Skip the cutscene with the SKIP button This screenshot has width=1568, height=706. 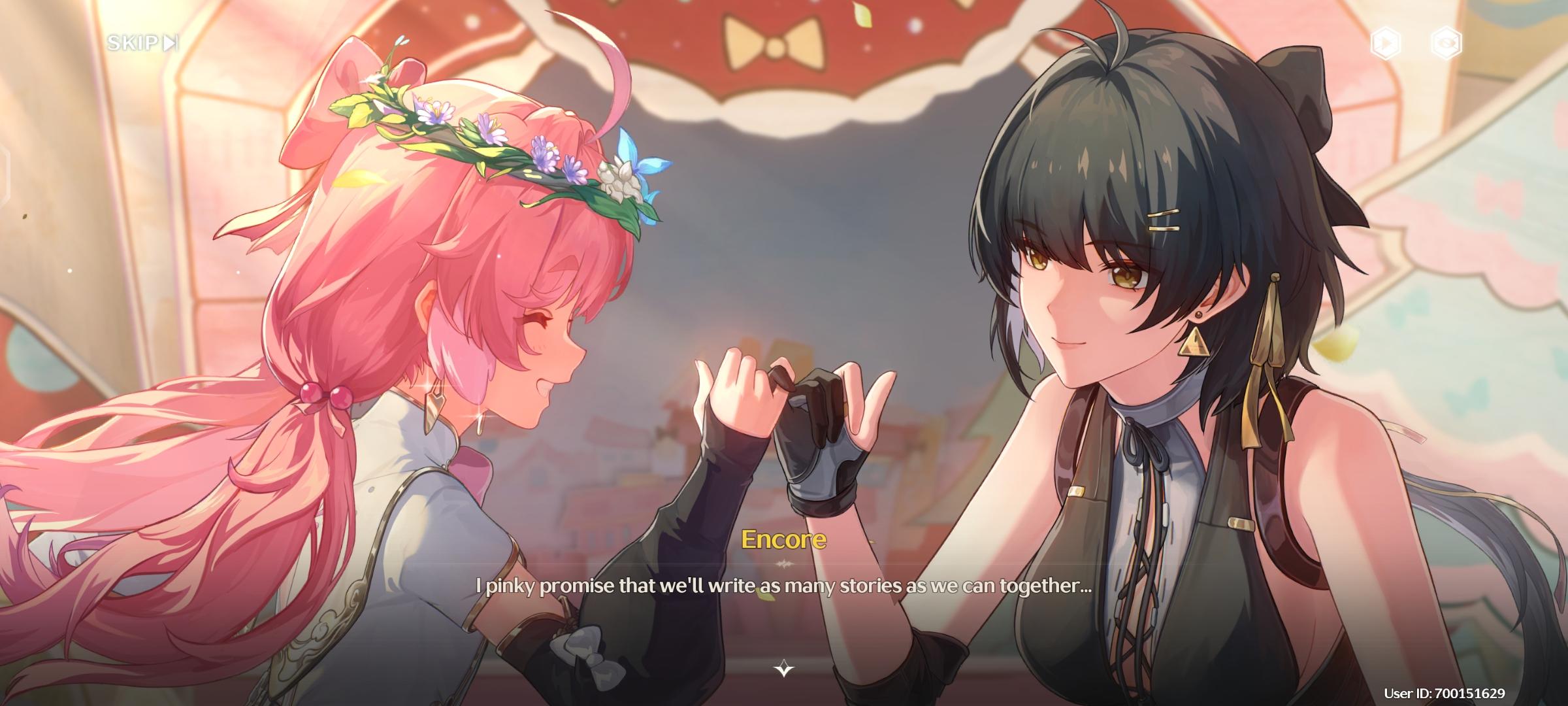click(142, 43)
